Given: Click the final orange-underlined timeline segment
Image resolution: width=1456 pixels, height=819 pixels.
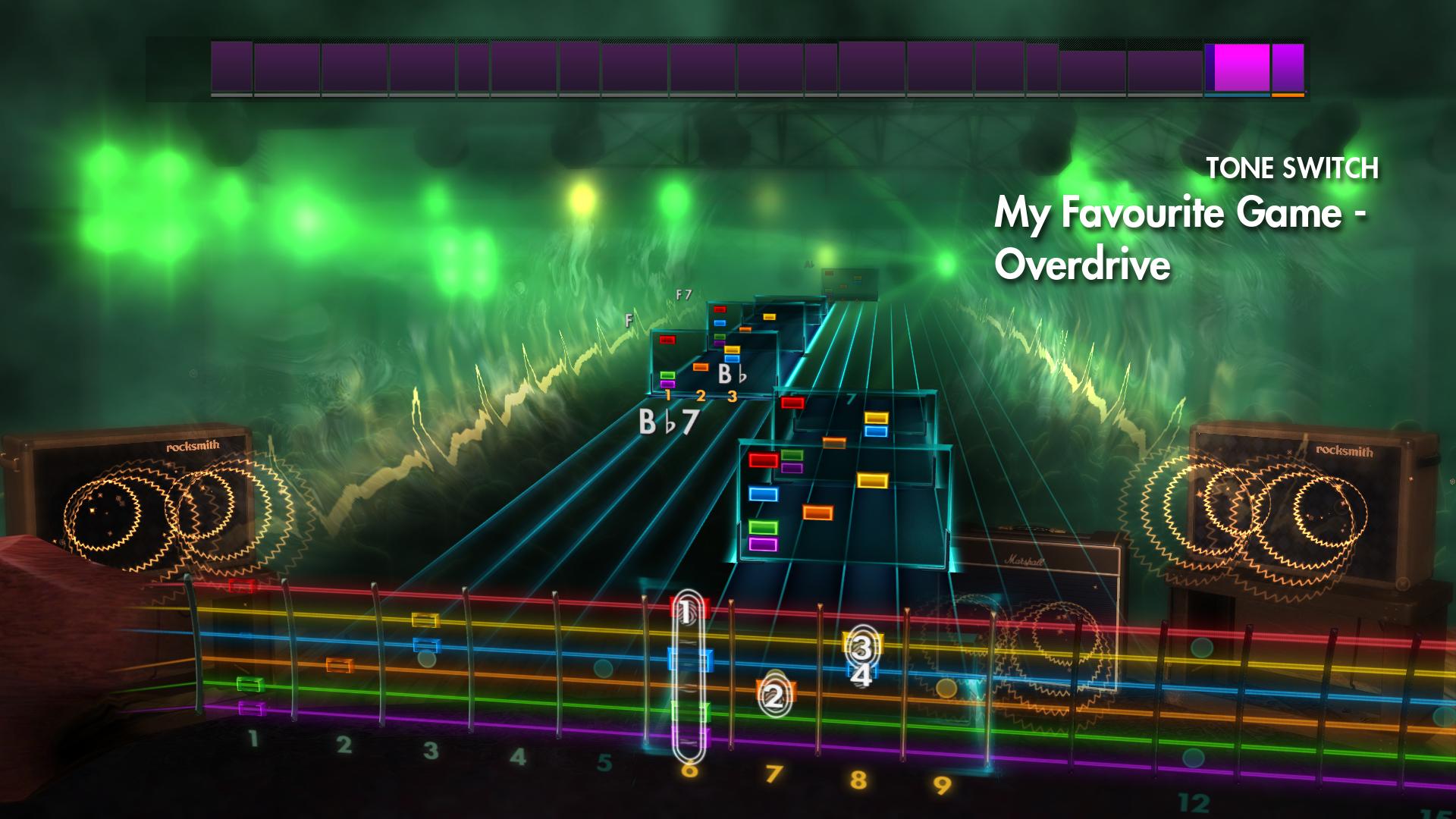Looking at the screenshot, I should pyautogui.click(x=1286, y=68).
